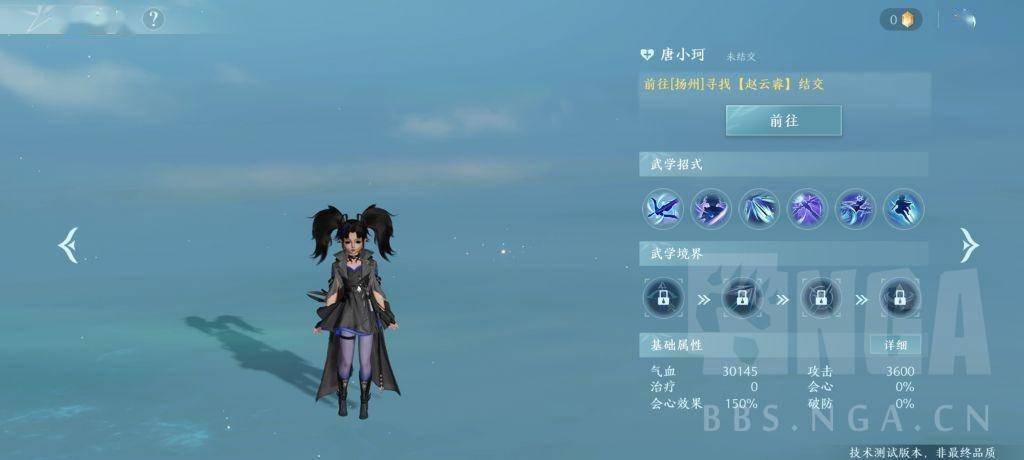The image size is (1024, 460).
Task: Open the question mark help icon
Action: pos(152,18)
